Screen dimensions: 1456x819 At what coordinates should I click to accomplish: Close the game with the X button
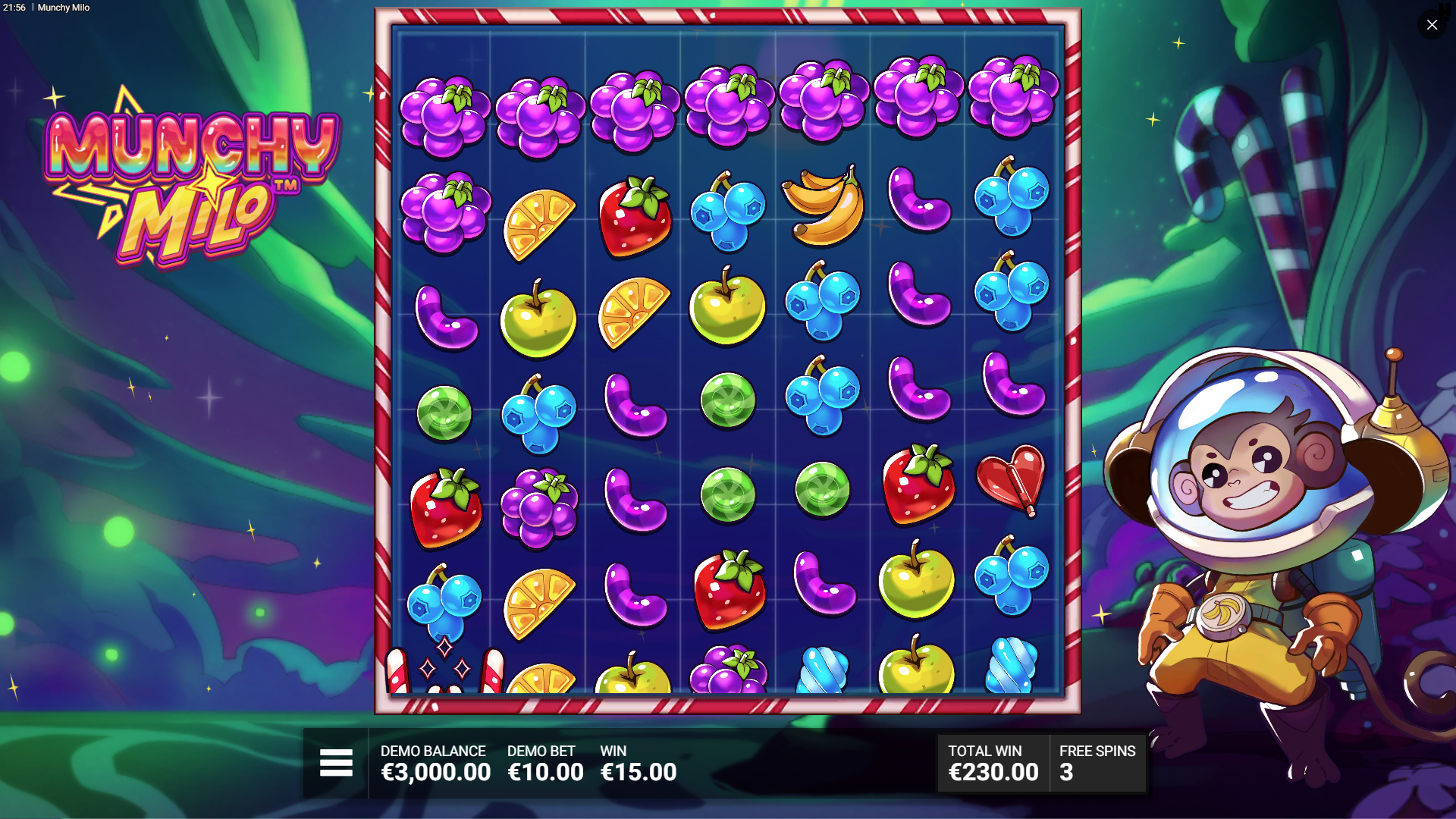(x=1432, y=25)
